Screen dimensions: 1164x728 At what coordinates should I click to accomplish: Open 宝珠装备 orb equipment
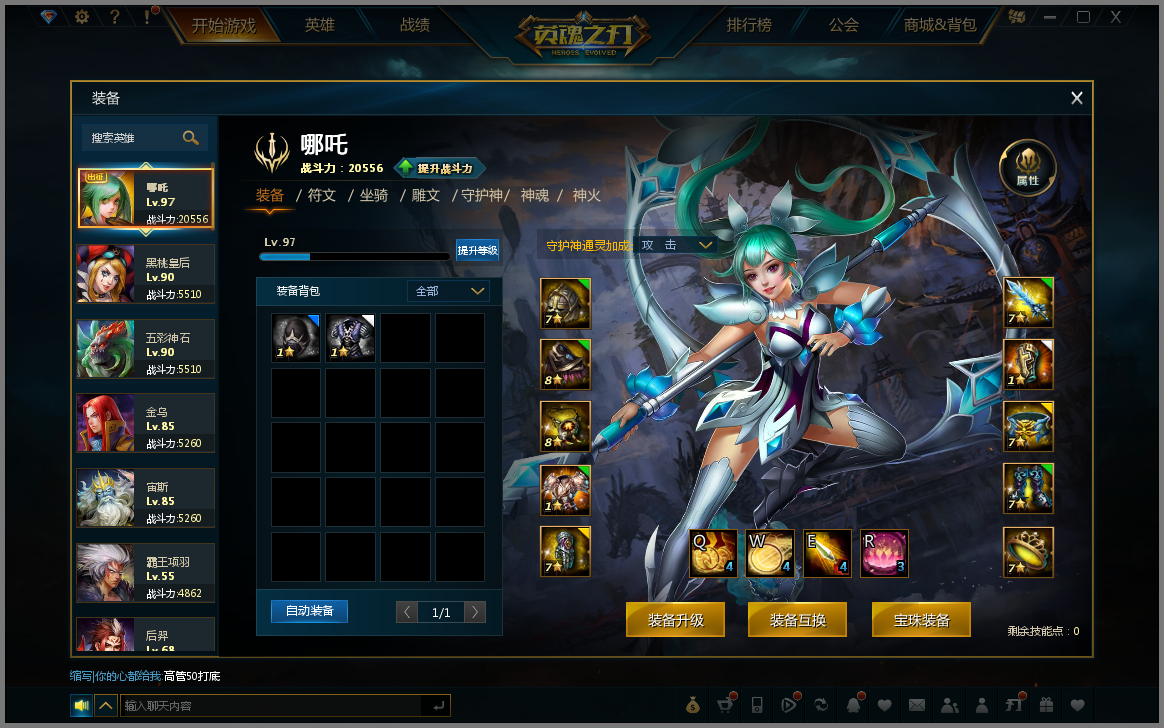922,620
